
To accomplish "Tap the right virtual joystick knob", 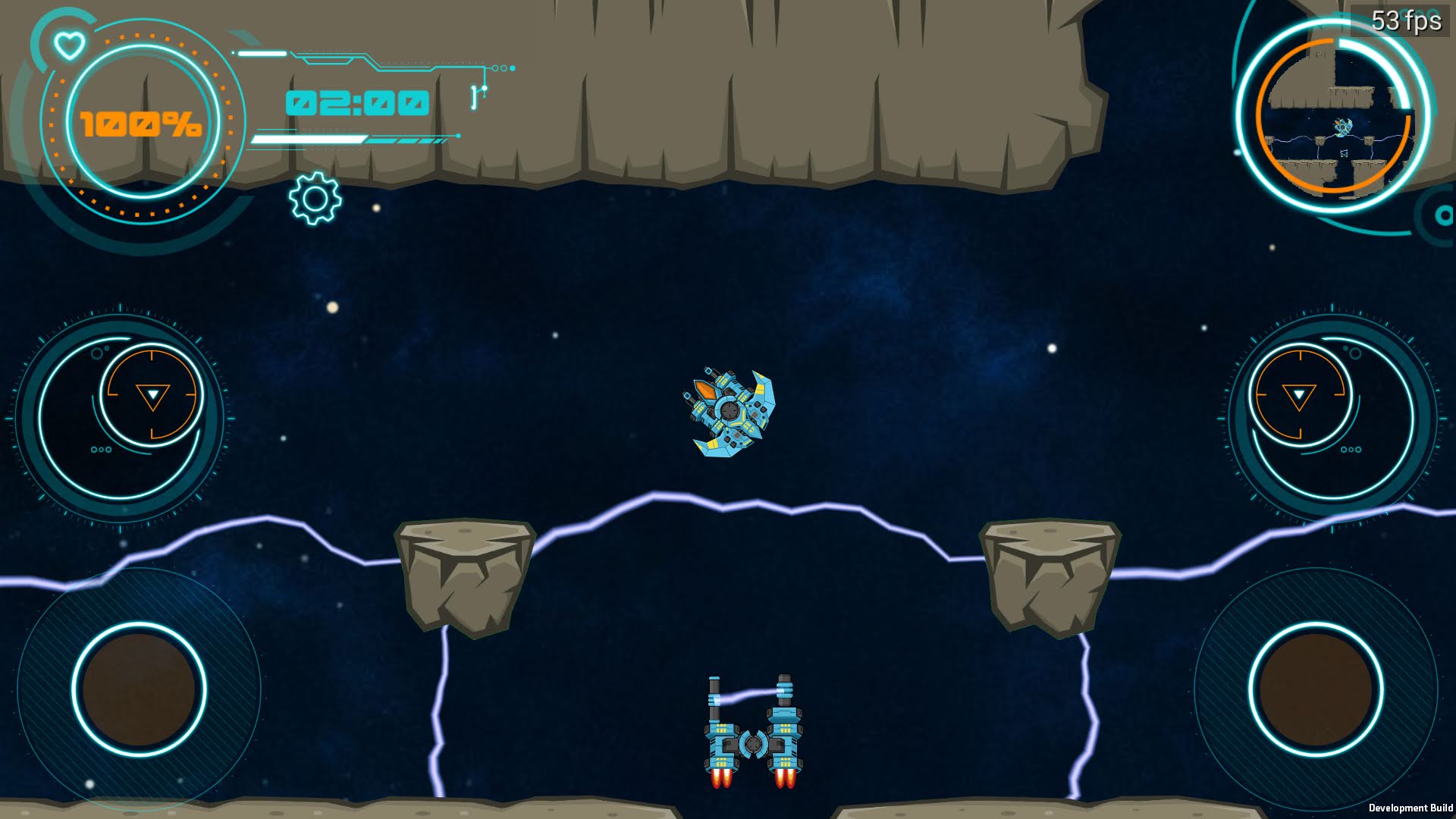I will coord(1316,689).
